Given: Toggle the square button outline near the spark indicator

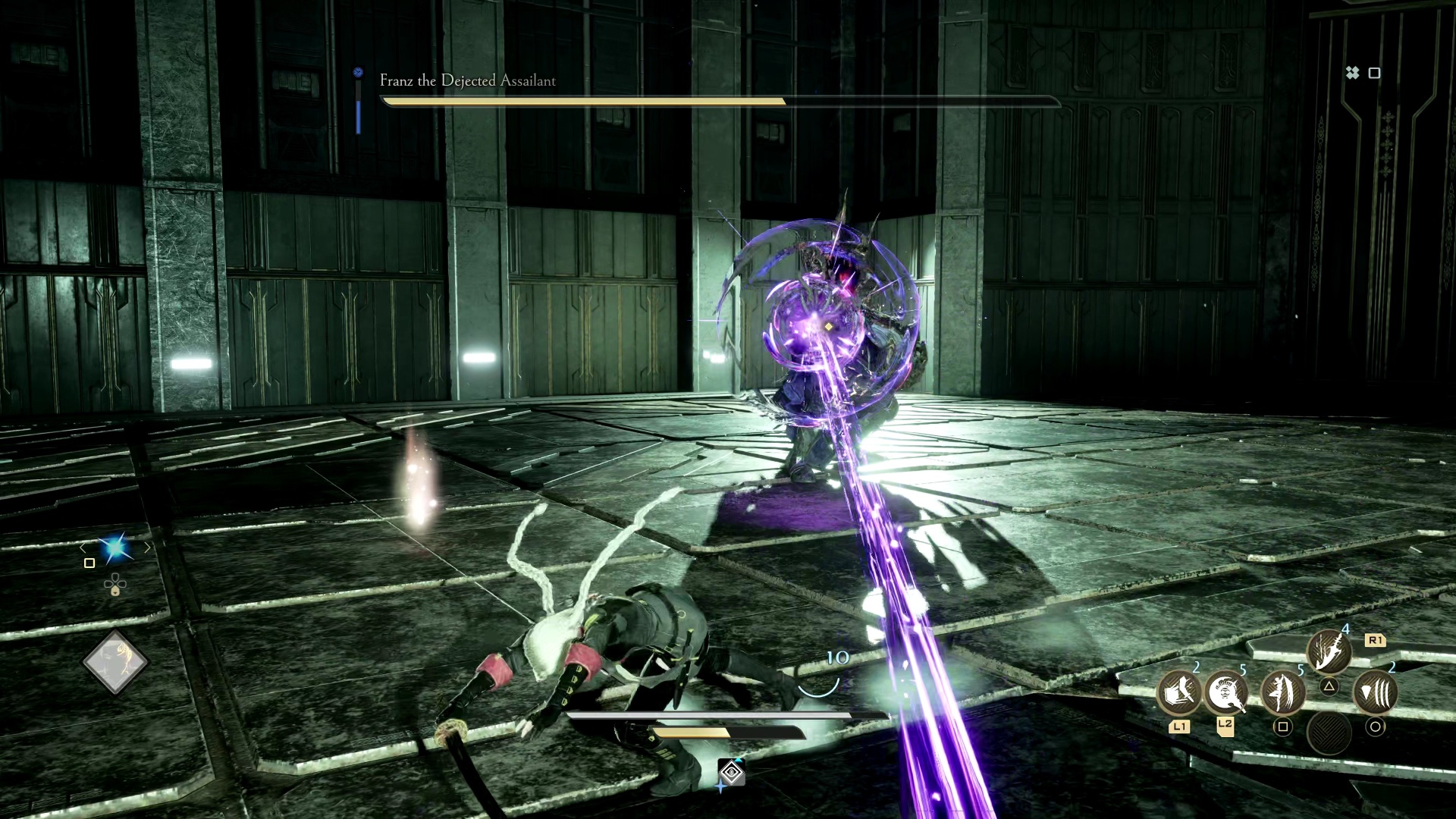Looking at the screenshot, I should point(89,563).
